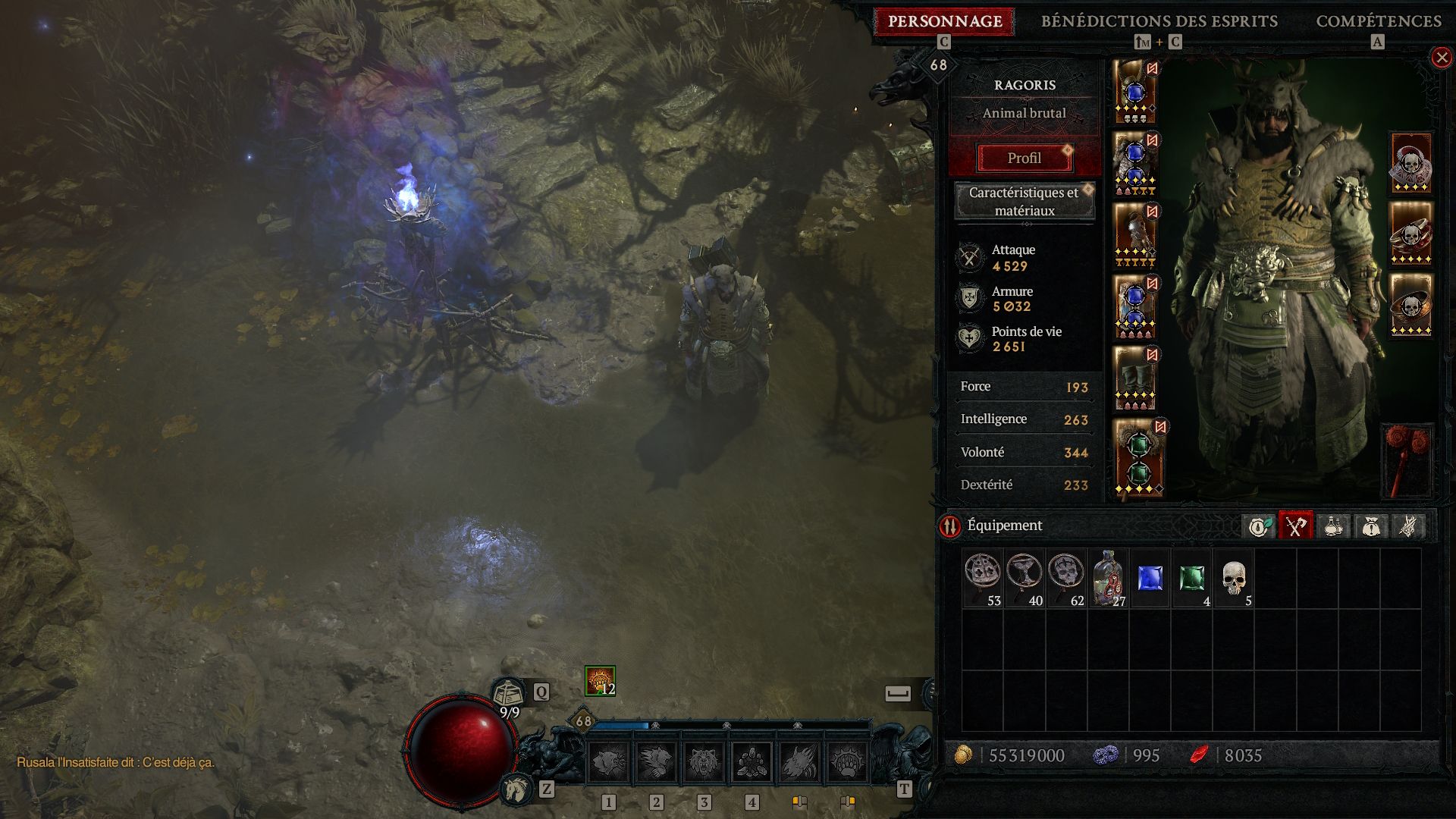Show Caractéristiques et matériaux
The height and width of the screenshot is (819, 1456).
[1024, 202]
